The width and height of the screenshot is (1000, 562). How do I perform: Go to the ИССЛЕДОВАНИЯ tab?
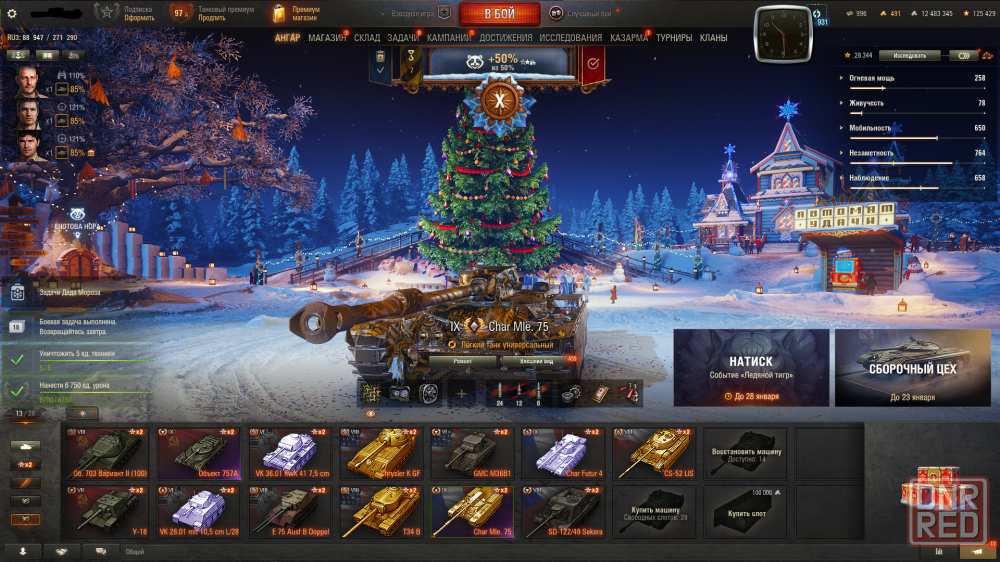point(571,38)
